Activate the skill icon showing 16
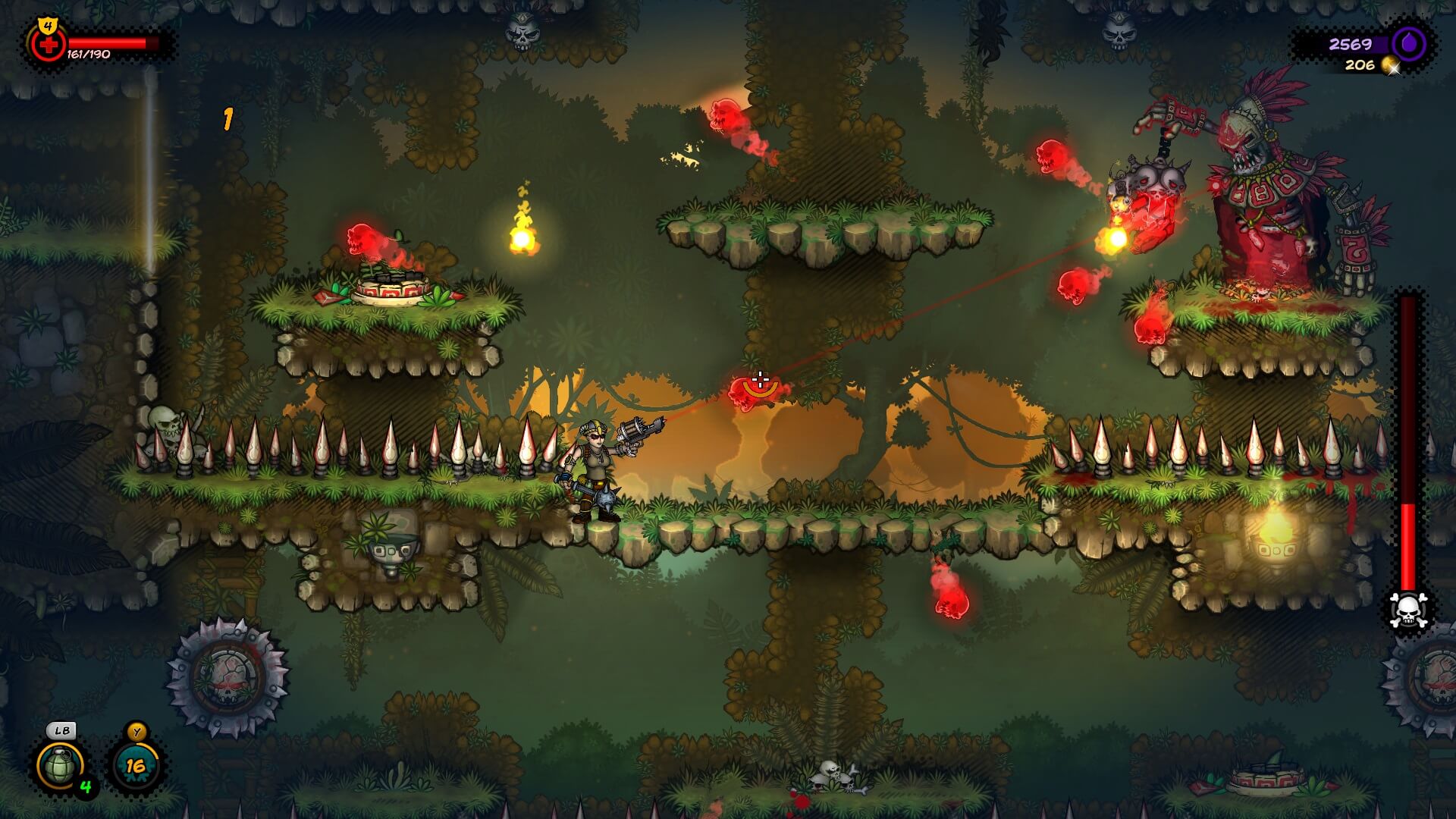The height and width of the screenshot is (819, 1456). click(x=136, y=766)
